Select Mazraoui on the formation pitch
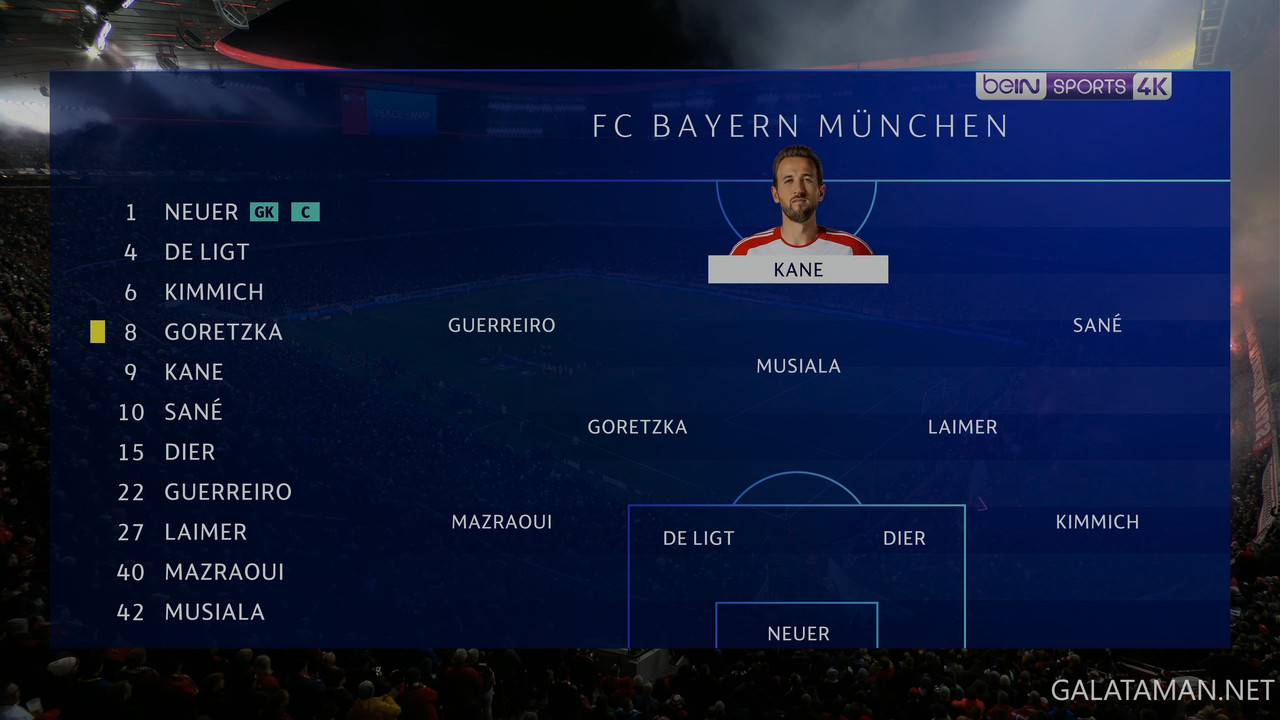 (x=501, y=522)
